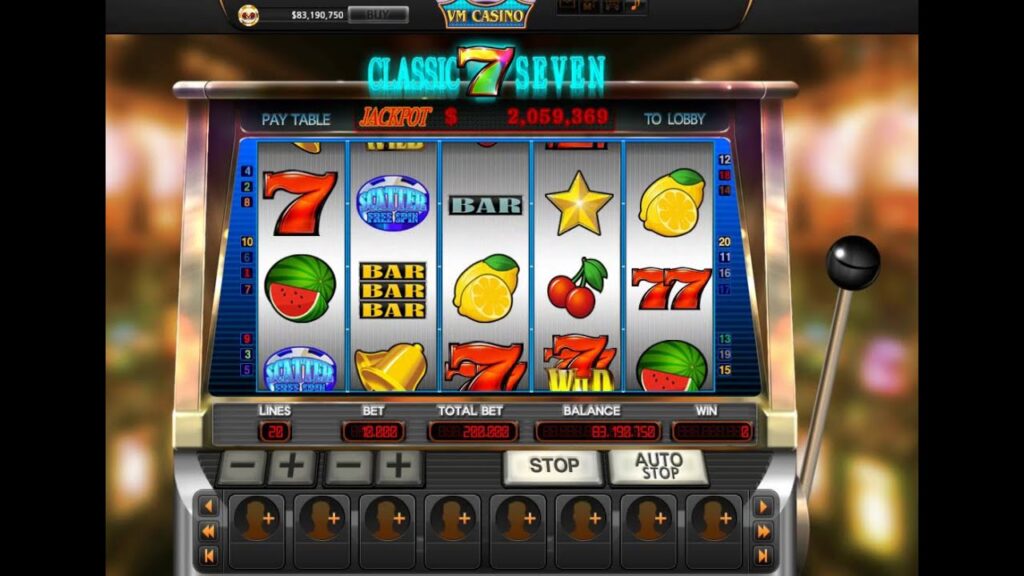Image resolution: width=1024 pixels, height=576 pixels.
Task: Jump to the last page of friends
Action: coord(763,556)
